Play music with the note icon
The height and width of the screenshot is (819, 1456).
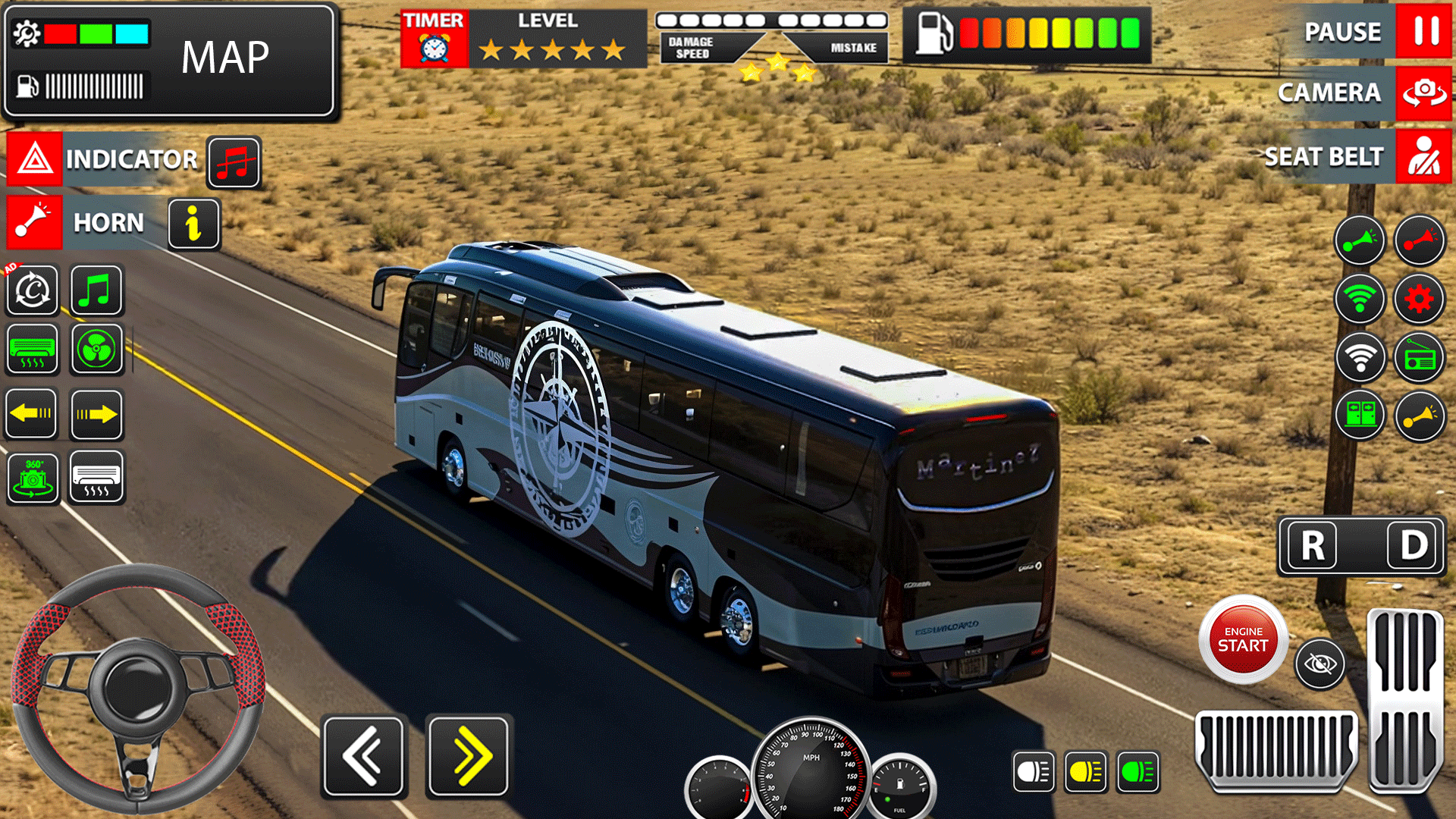pyautogui.click(x=96, y=290)
